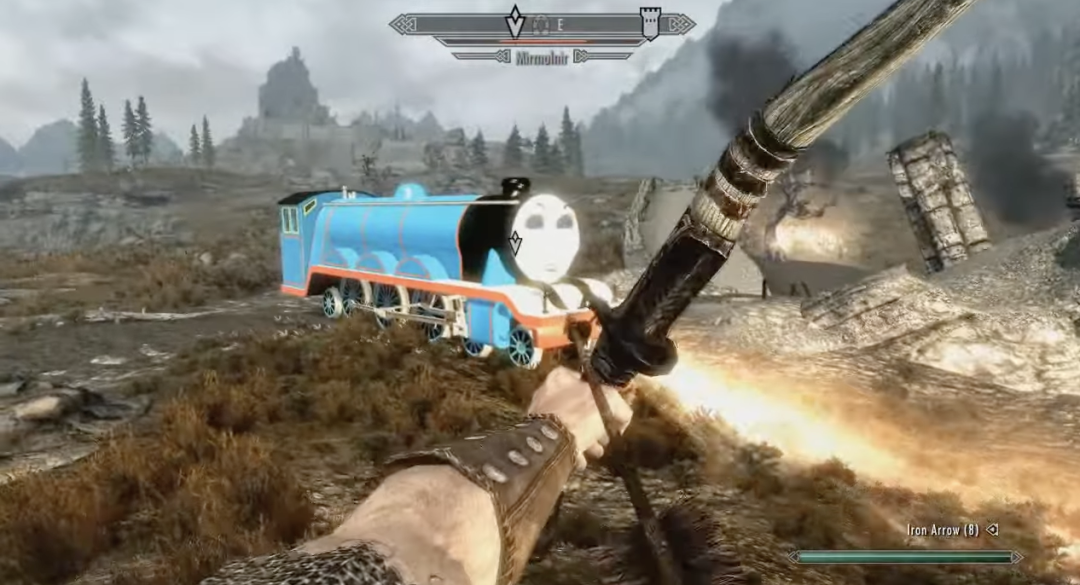Image resolution: width=1080 pixels, height=585 pixels.
Task: Select the tower location marker on the compass
Action: pos(650,22)
